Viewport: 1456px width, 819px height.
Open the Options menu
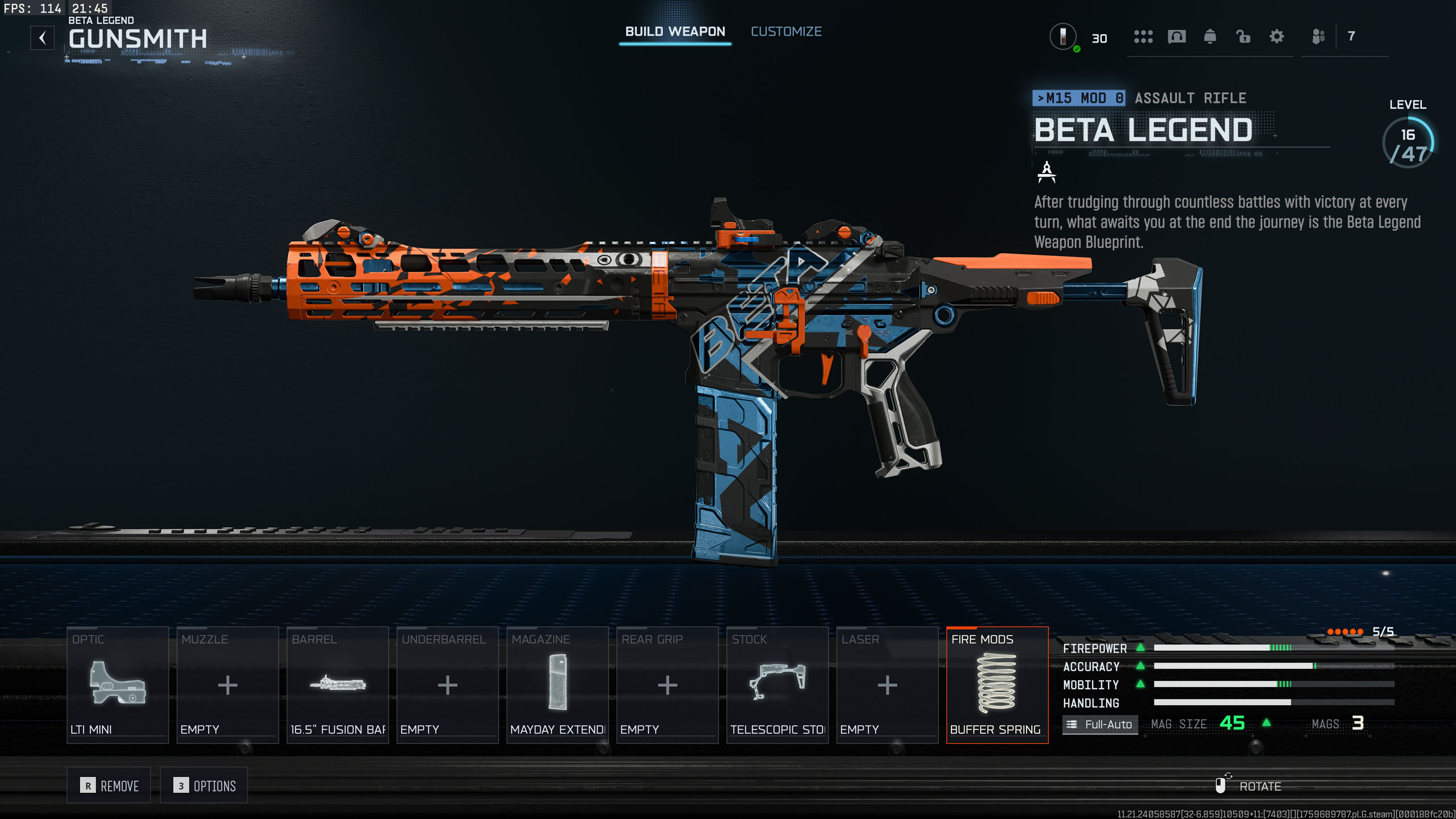204,785
